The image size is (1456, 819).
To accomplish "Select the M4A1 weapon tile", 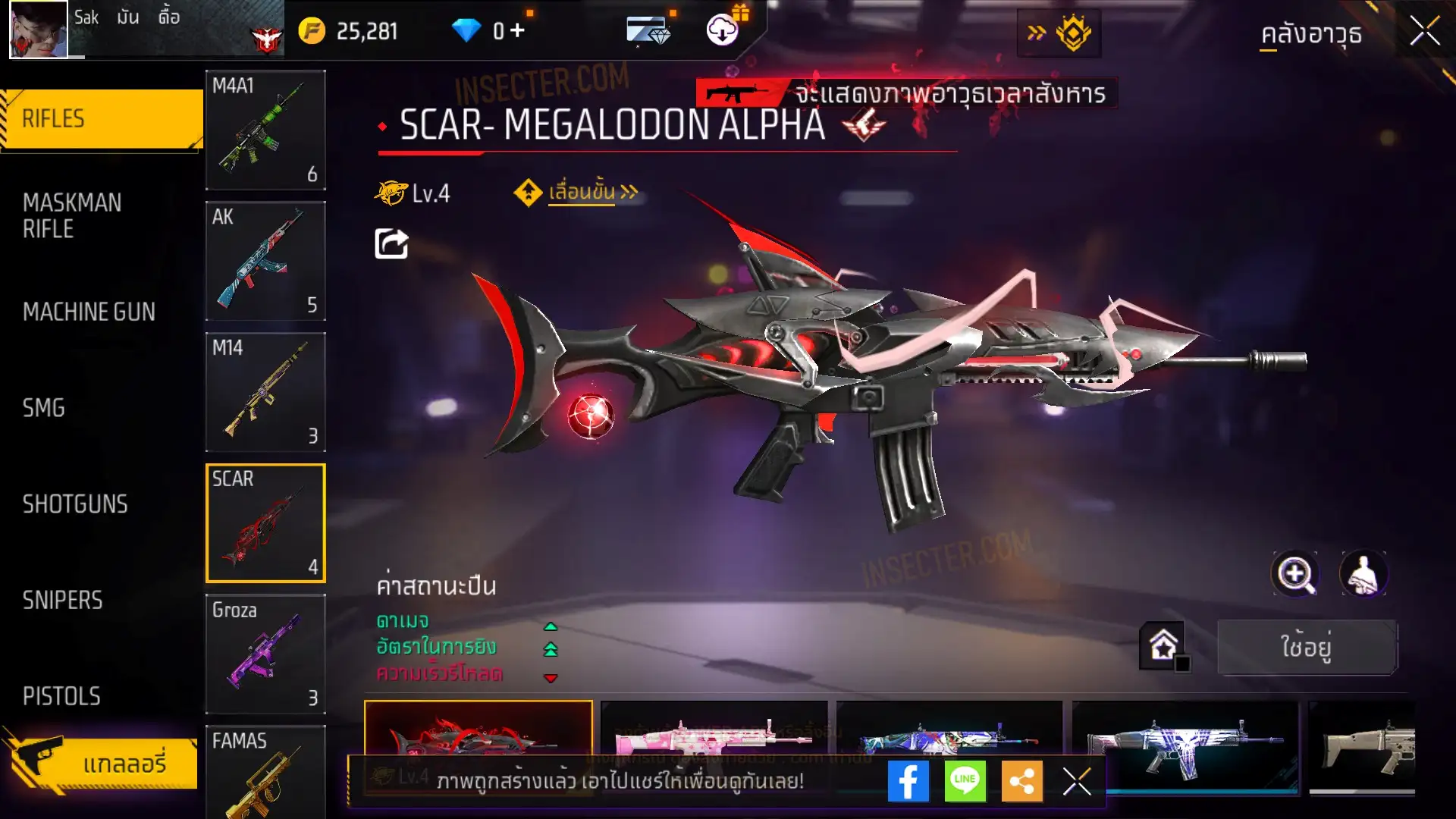I will point(265,130).
